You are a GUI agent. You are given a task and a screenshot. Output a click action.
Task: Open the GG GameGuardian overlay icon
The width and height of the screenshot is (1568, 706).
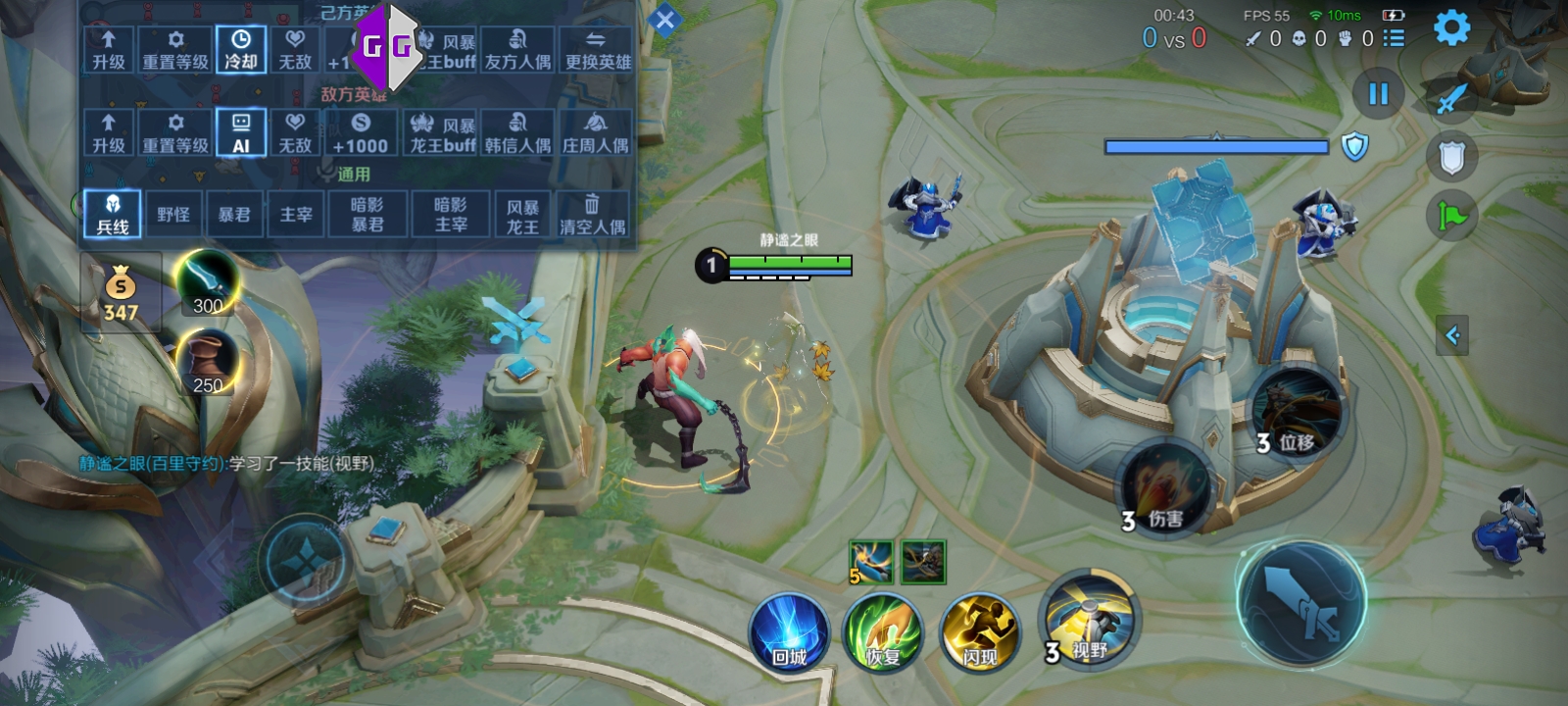(387, 46)
